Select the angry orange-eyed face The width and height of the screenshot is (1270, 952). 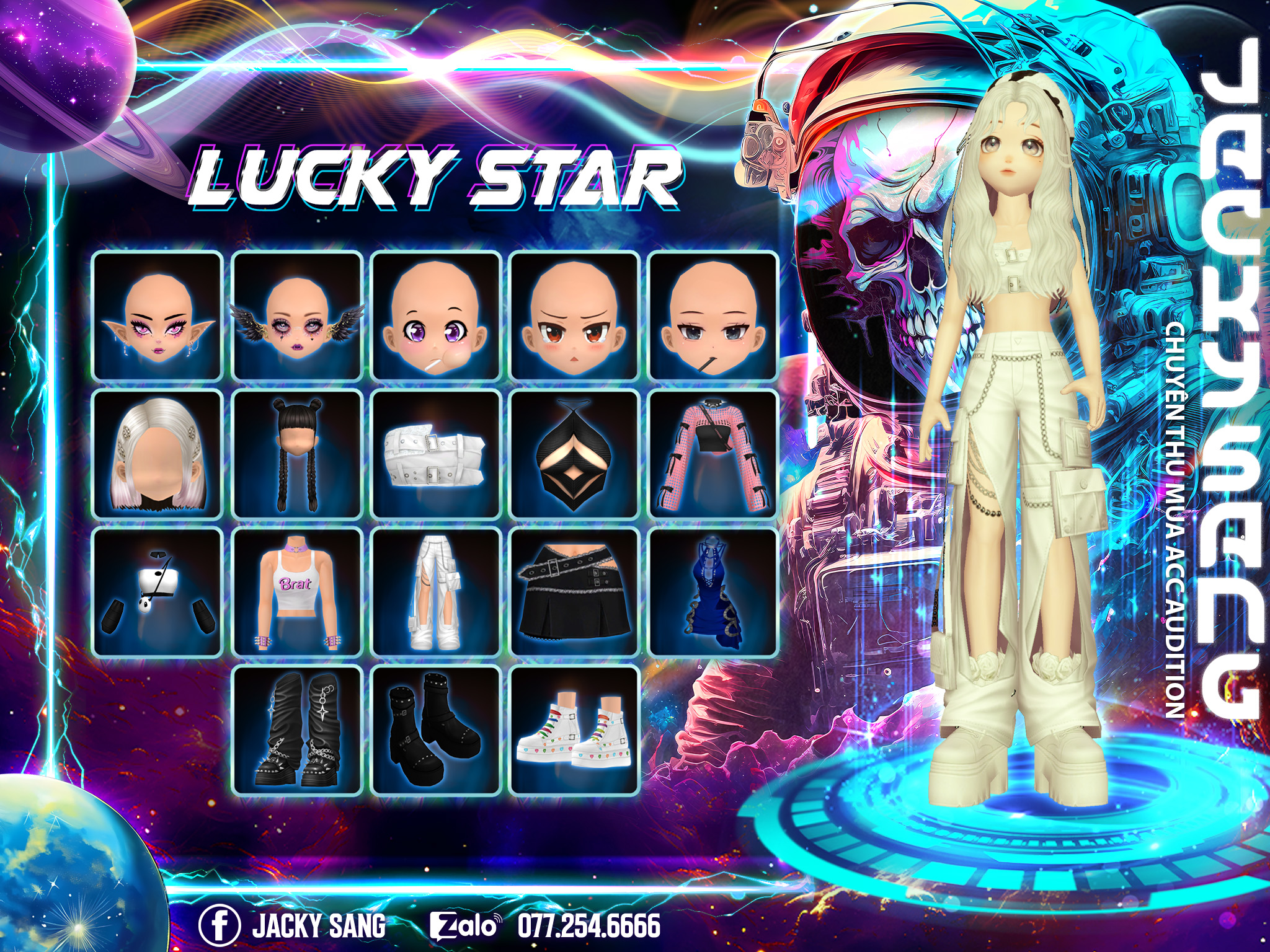575,316
